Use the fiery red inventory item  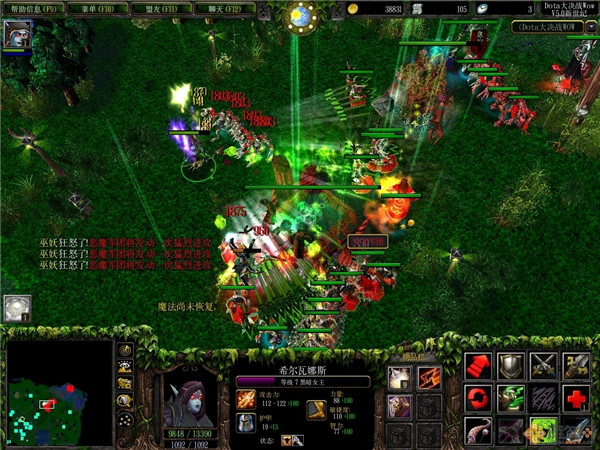(x=429, y=377)
